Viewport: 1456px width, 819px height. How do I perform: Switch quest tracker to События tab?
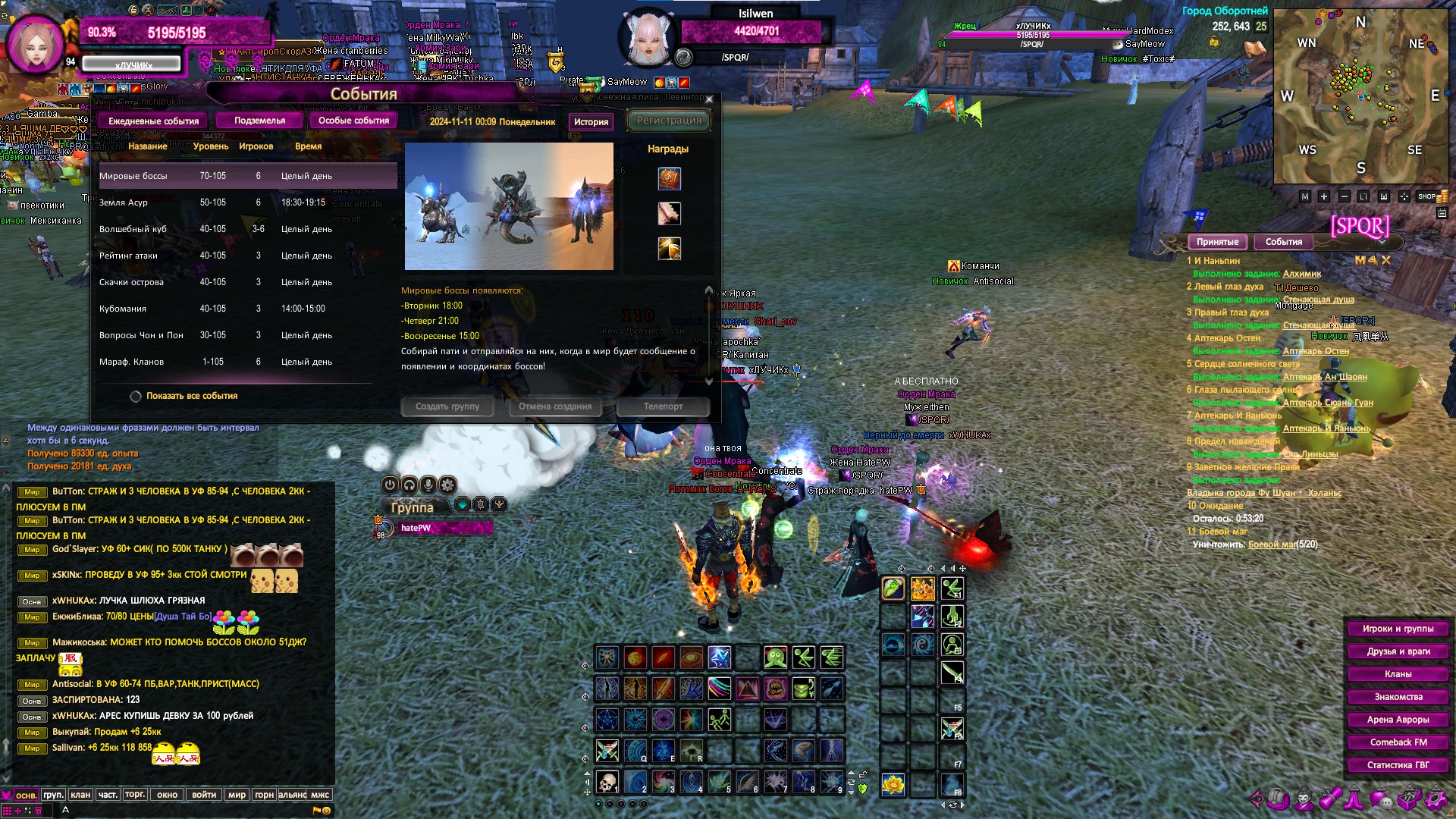[1283, 242]
